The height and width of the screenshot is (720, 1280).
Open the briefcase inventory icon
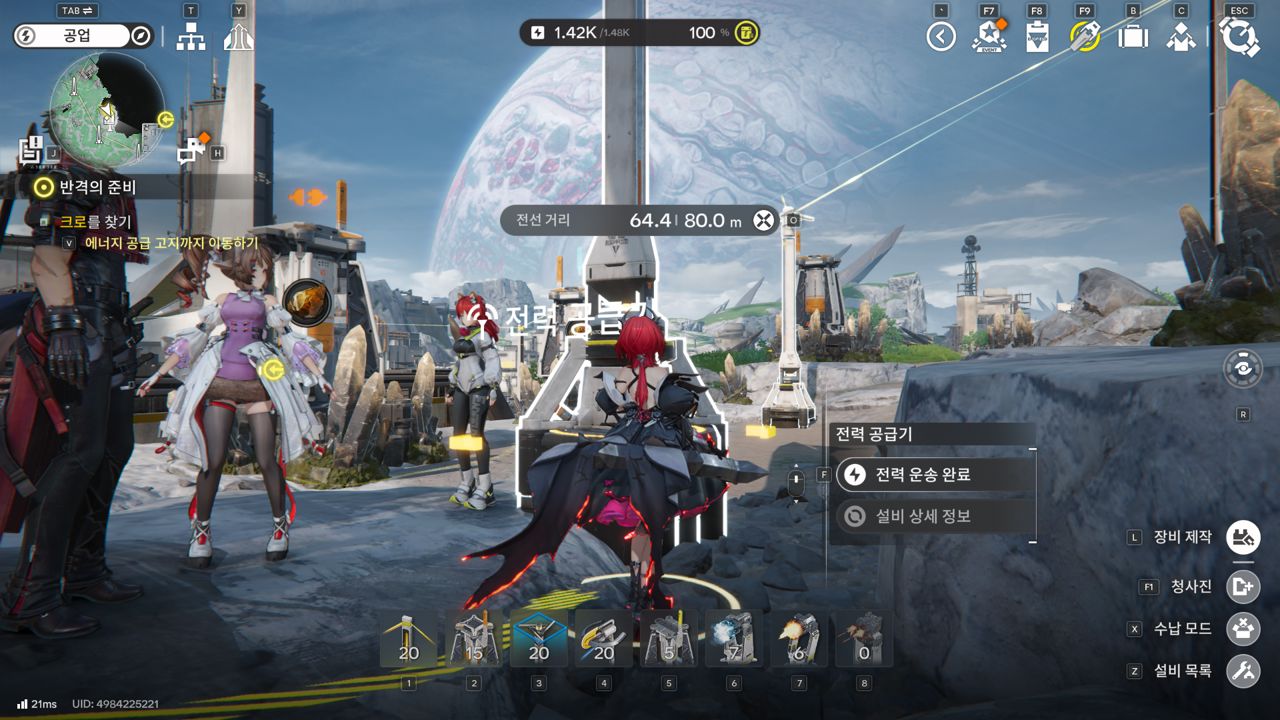coord(1133,37)
